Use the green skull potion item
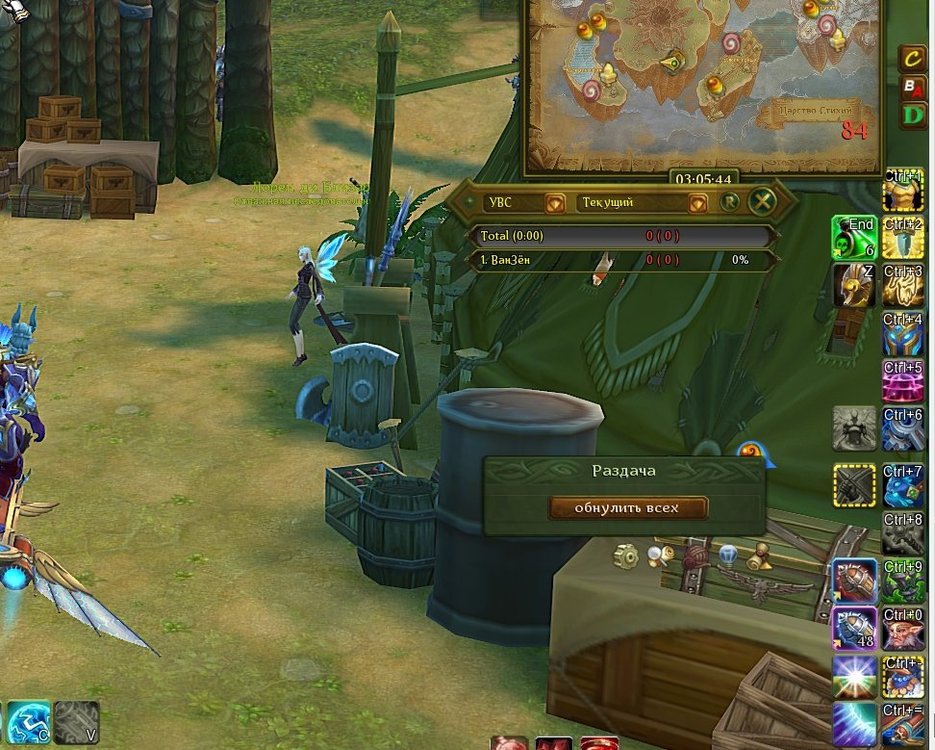The image size is (935, 750). (x=854, y=237)
